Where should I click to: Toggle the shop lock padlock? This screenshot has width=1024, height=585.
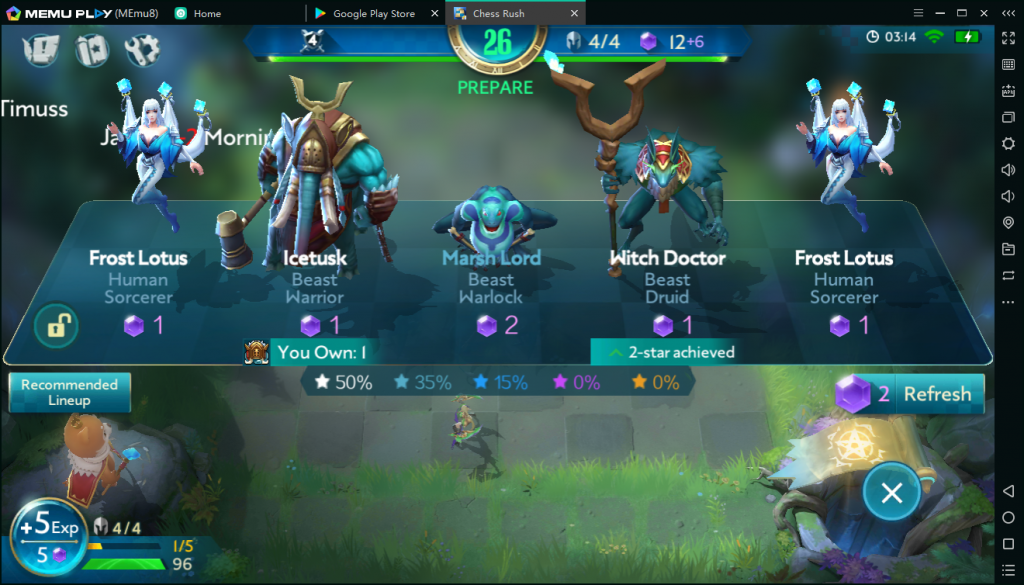(56, 325)
